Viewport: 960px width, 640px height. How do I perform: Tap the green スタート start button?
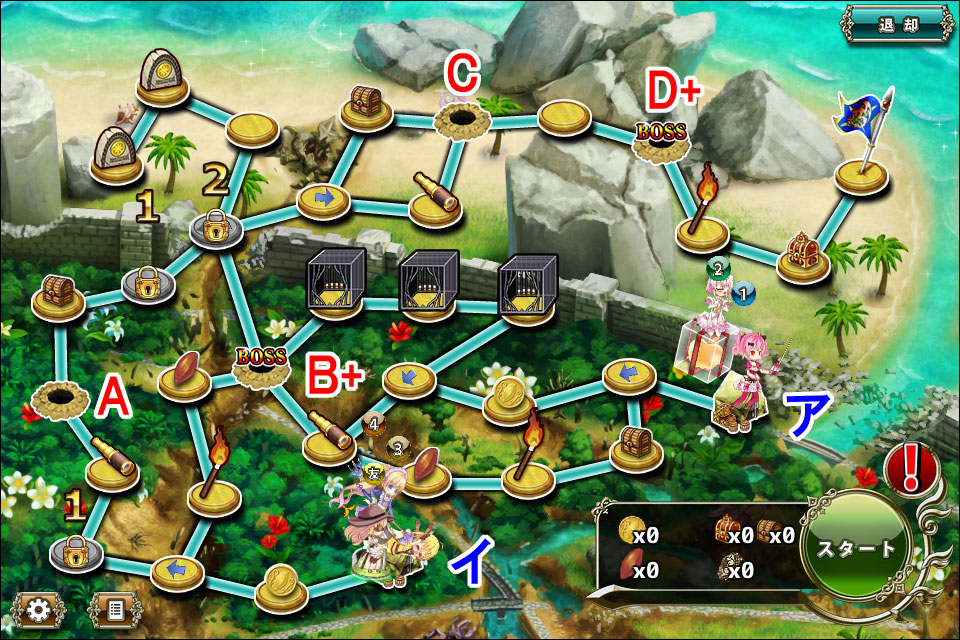click(x=855, y=549)
